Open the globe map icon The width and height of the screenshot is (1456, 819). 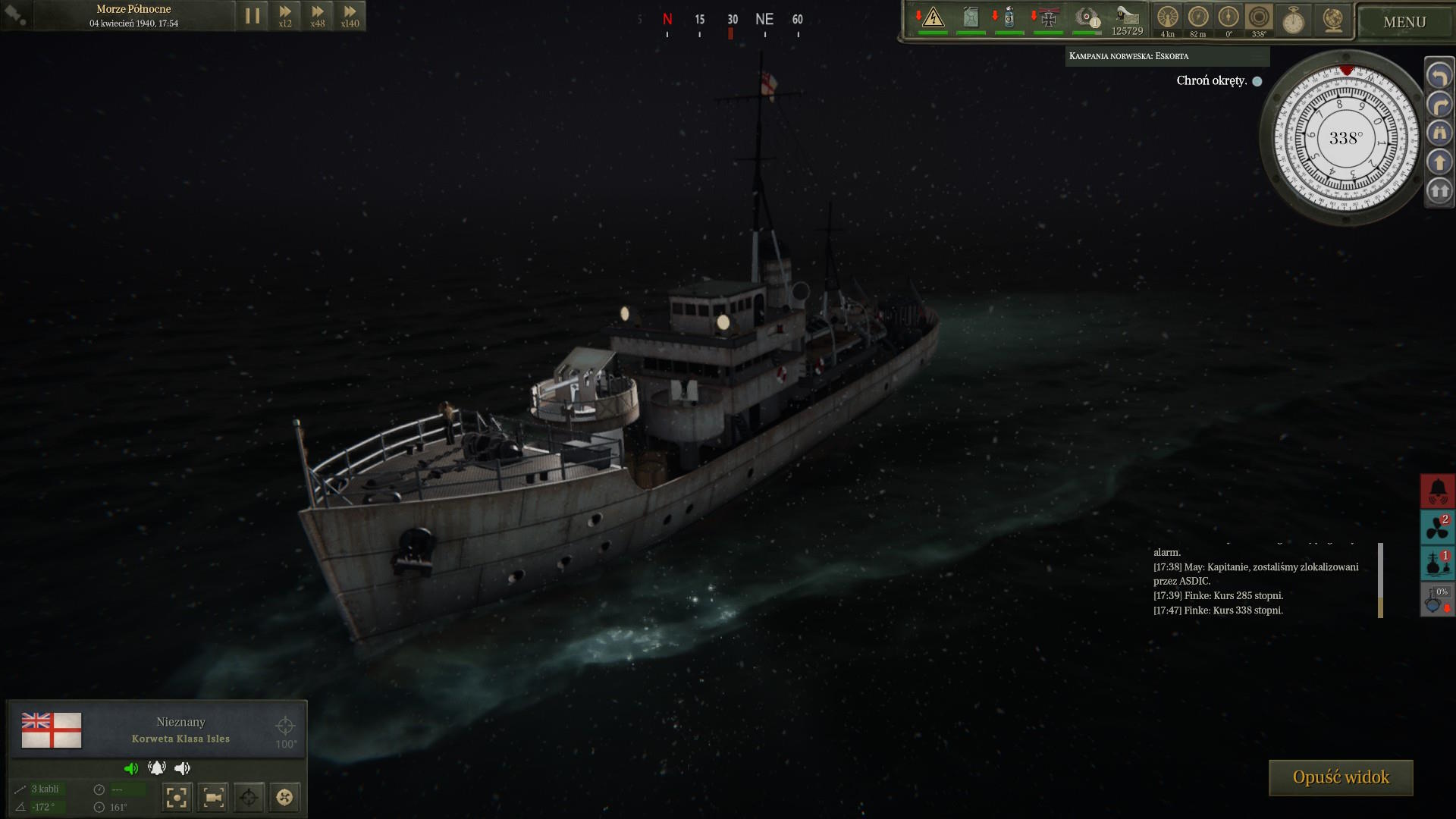(x=1332, y=20)
